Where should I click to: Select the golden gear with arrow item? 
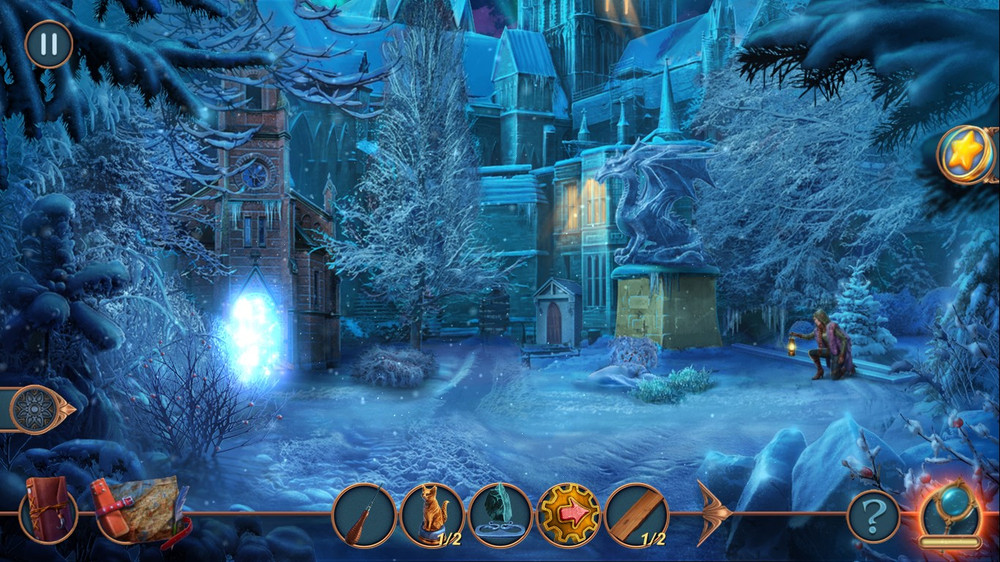(568, 515)
